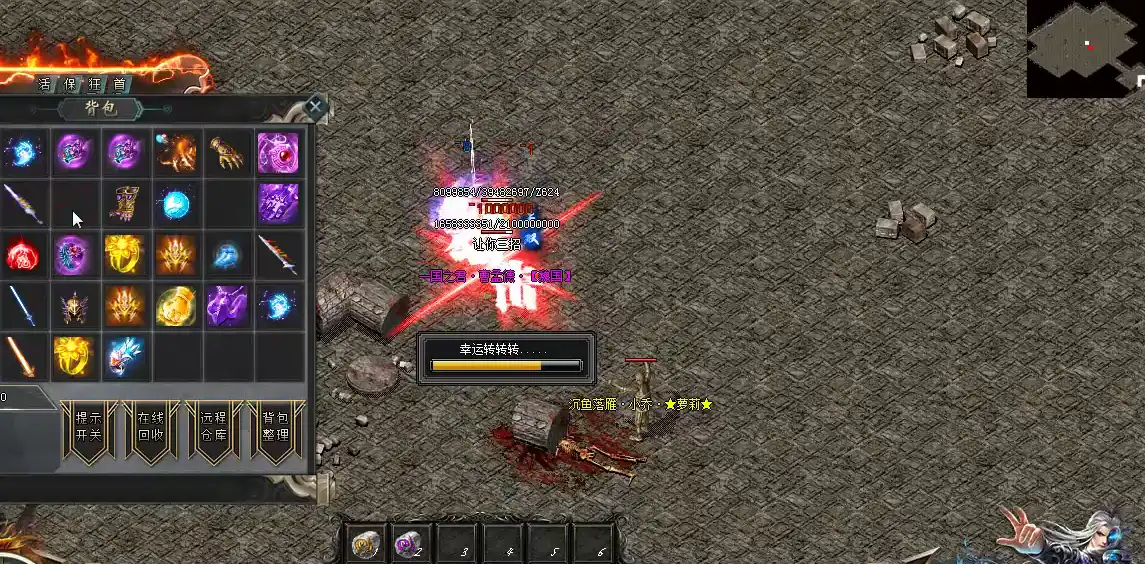Use the gold stone in hotbar slot 1
Image resolution: width=1145 pixels, height=564 pixels.
(365, 545)
